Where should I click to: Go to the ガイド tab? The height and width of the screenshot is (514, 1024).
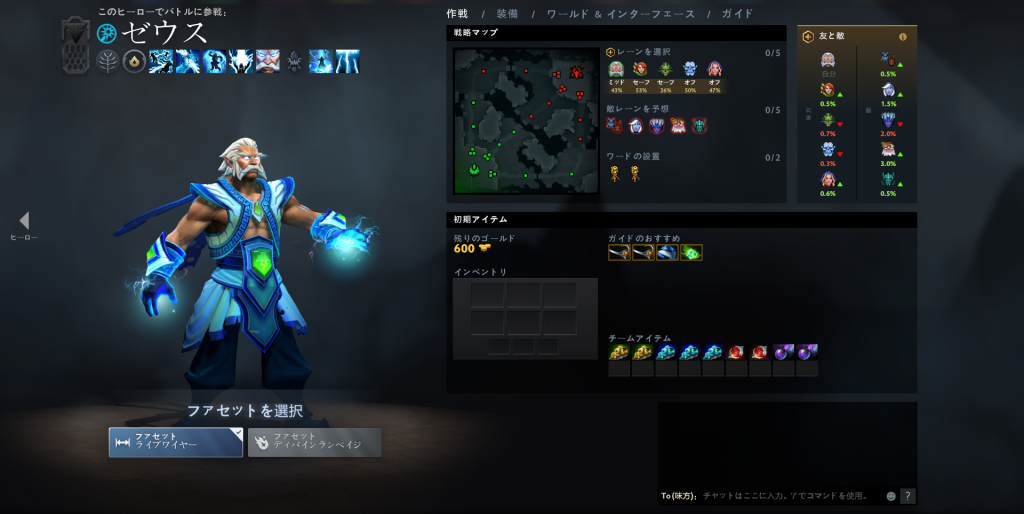[x=737, y=14]
